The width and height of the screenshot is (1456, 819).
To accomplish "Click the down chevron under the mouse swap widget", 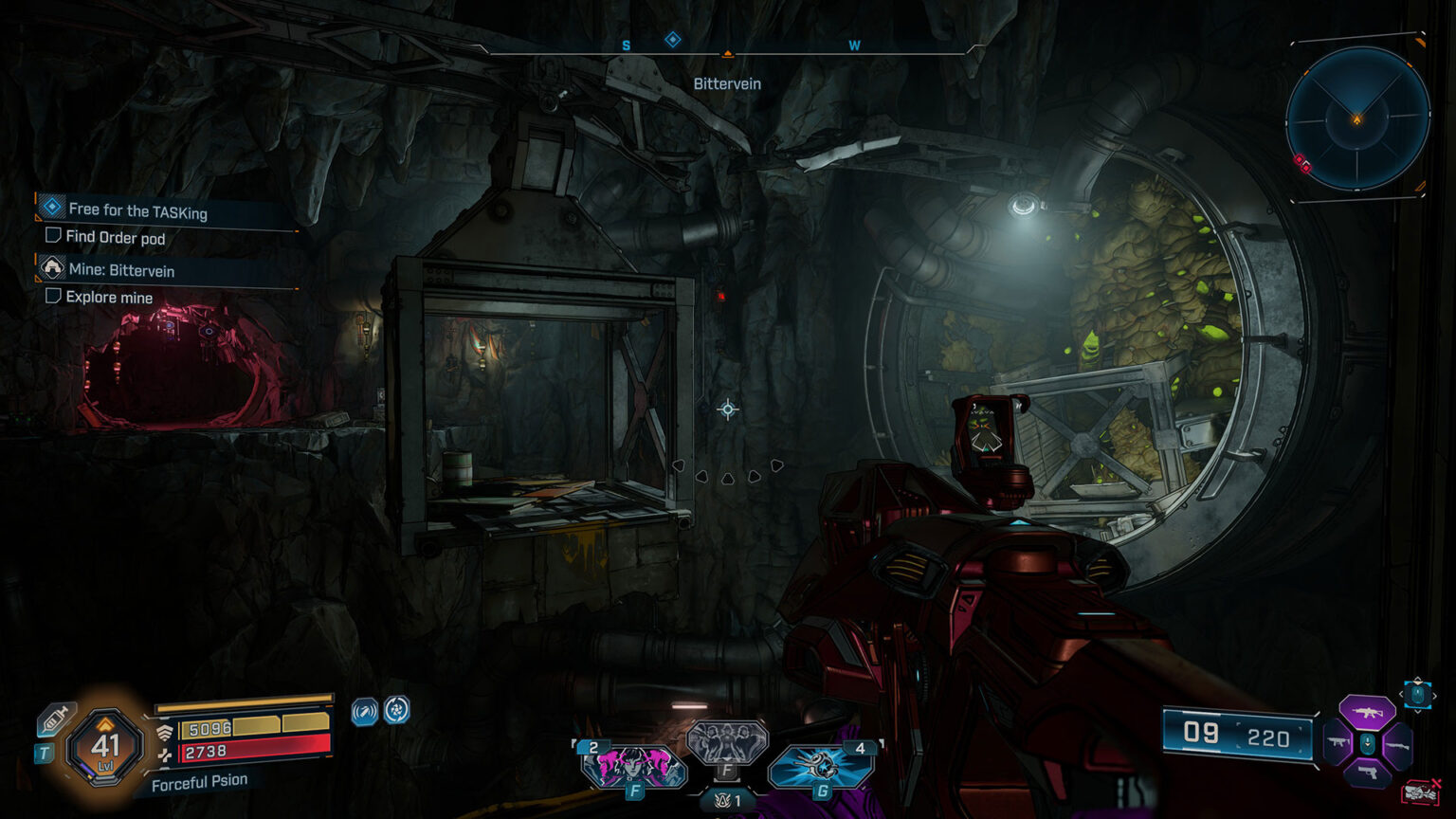I will click(x=1417, y=712).
